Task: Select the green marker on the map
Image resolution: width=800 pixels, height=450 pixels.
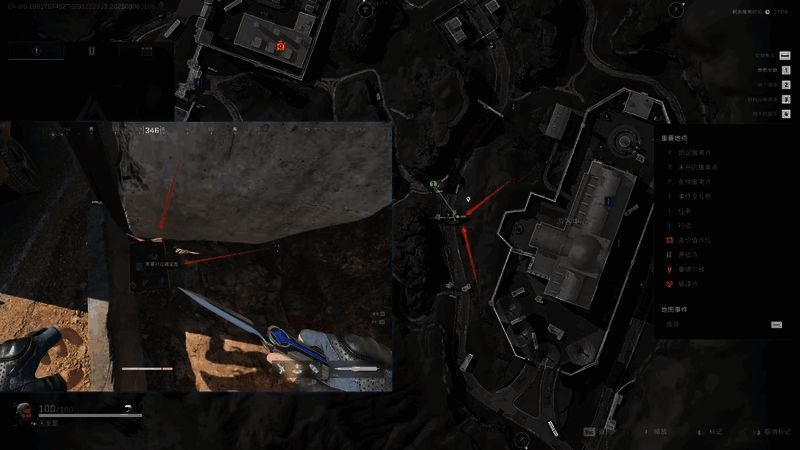Action: click(x=433, y=185)
